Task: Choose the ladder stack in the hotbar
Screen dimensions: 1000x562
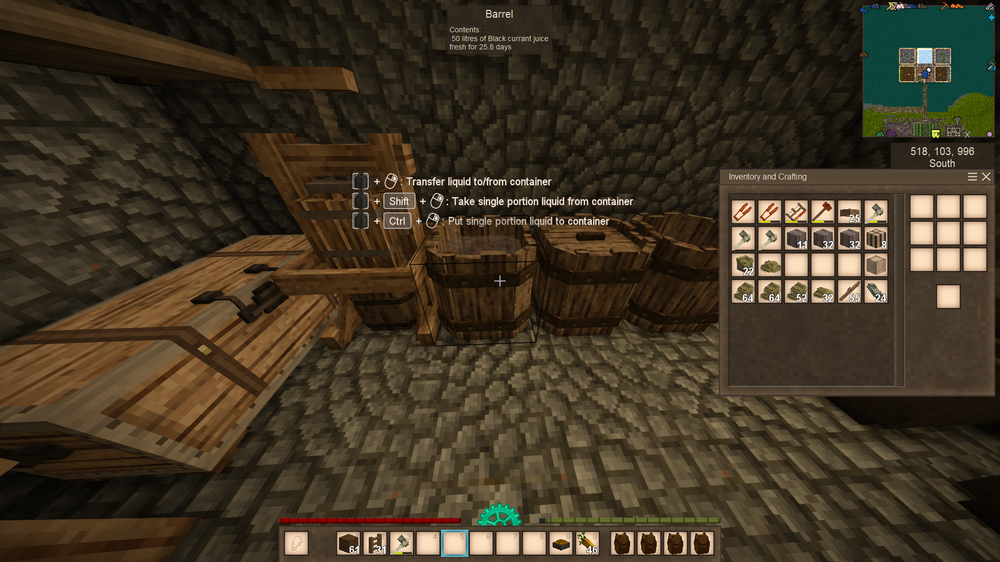Action: (374, 543)
